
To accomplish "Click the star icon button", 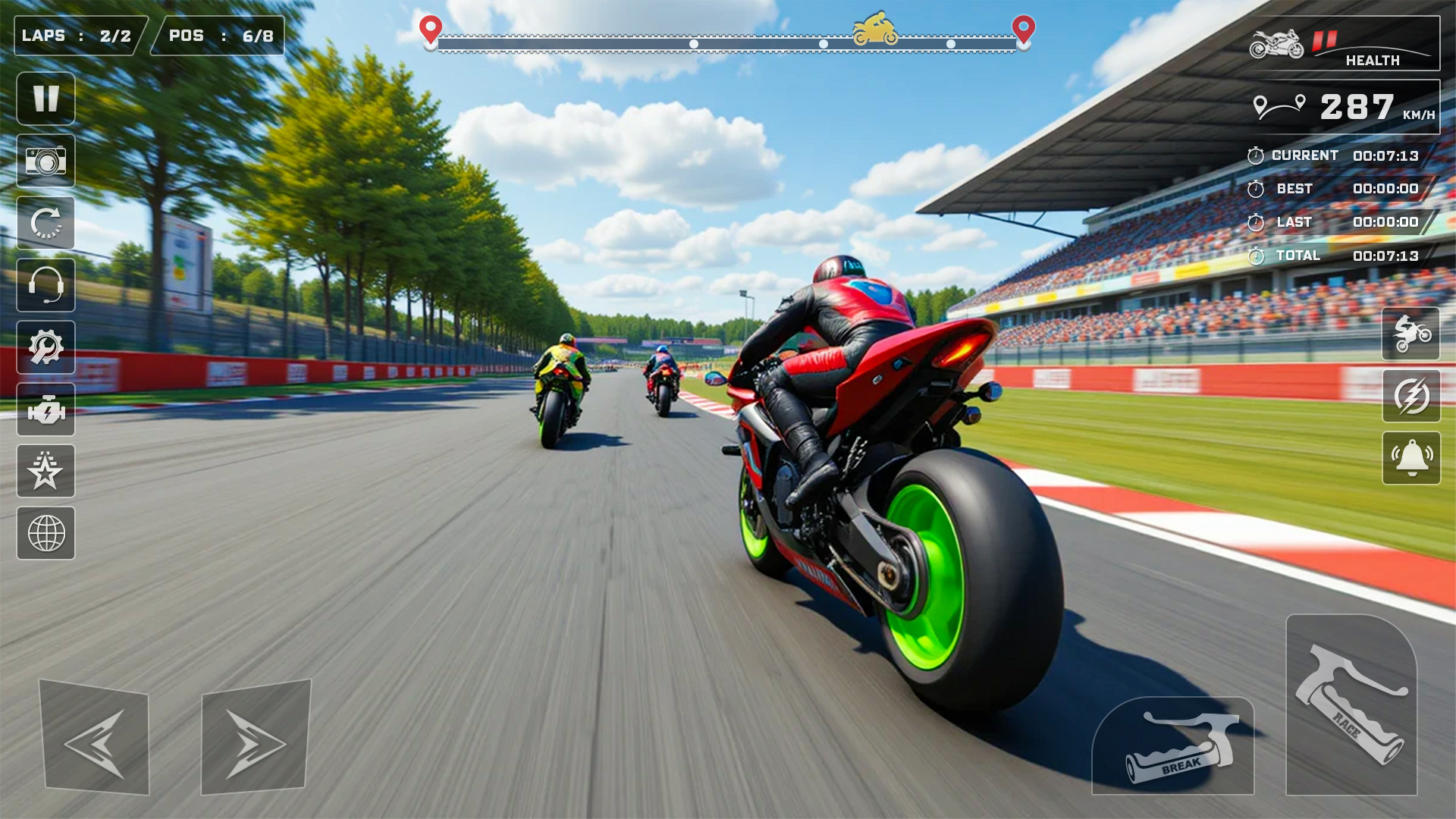I will pyautogui.click(x=45, y=471).
